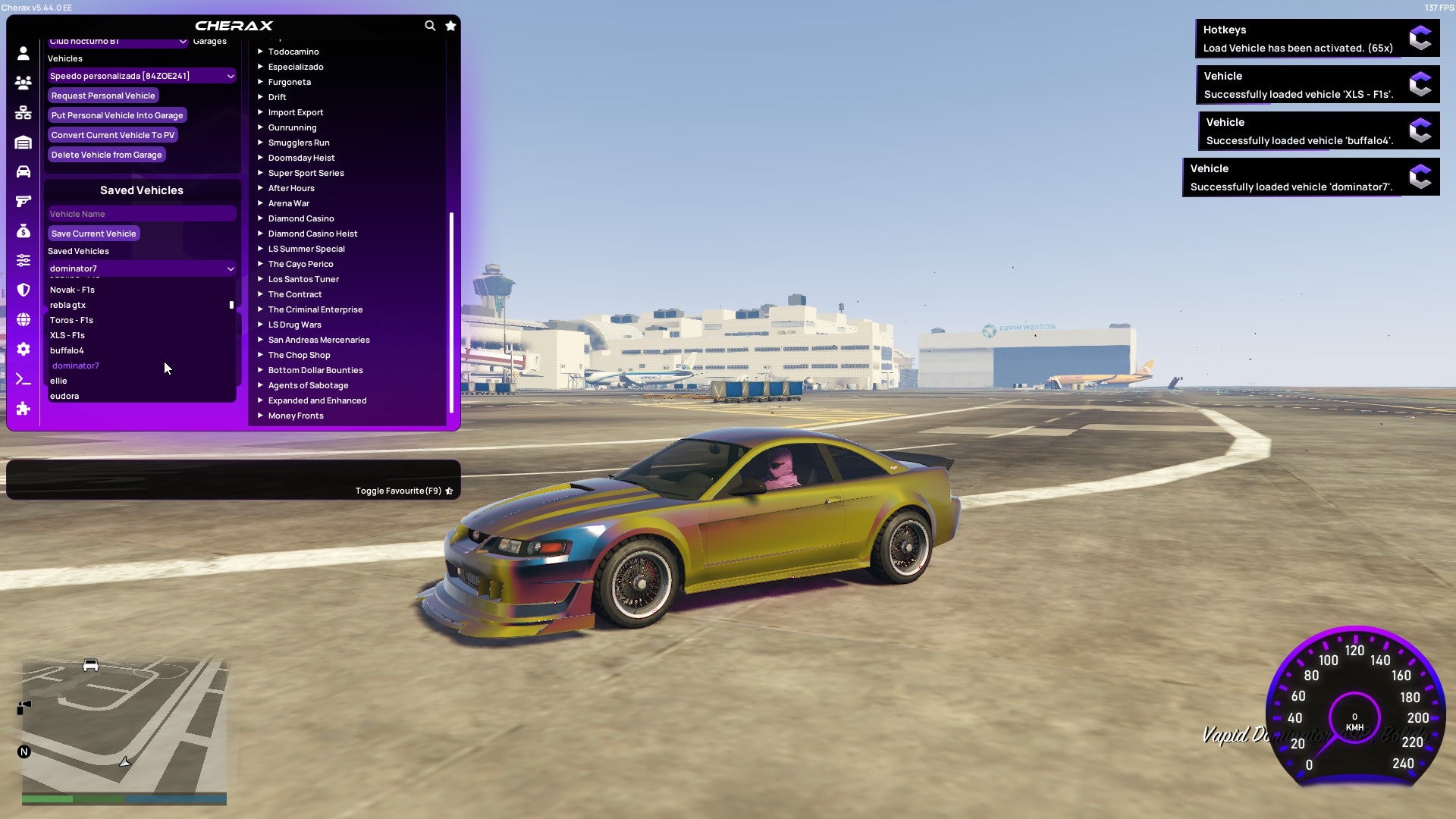Click Delete Vehicle from Garage
This screenshot has height=819, width=1456.
pos(106,155)
